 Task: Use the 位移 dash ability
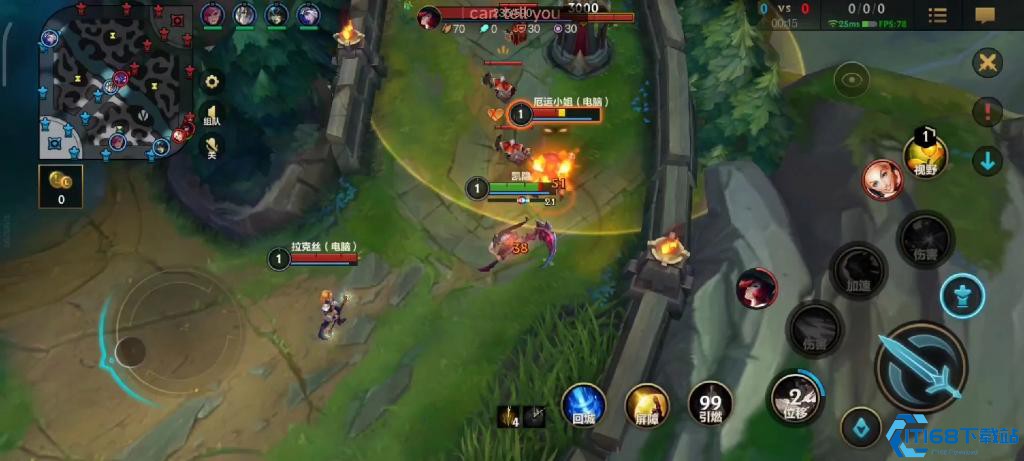coord(795,396)
